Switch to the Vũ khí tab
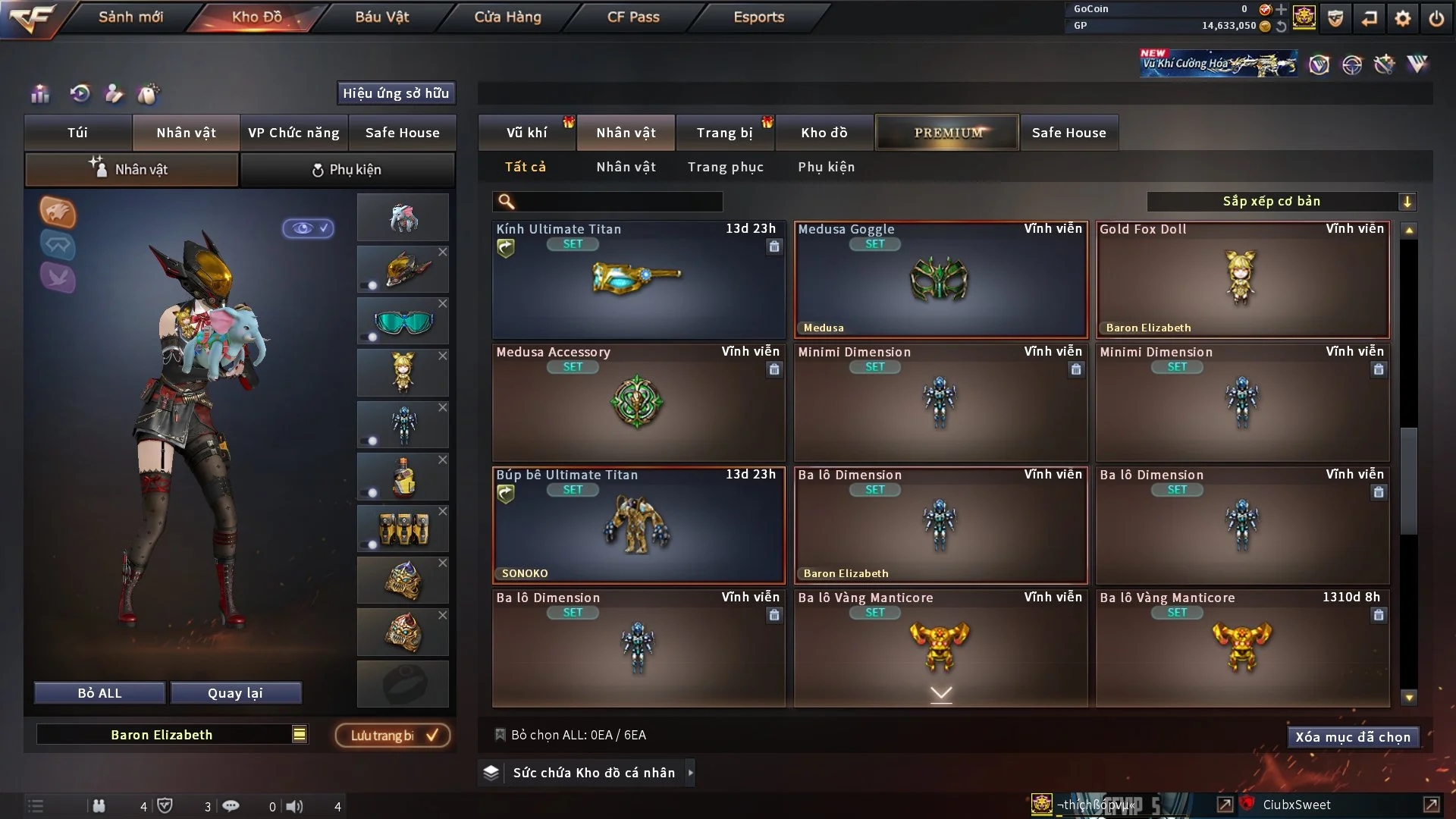Viewport: 1456px width, 819px height. click(x=526, y=133)
